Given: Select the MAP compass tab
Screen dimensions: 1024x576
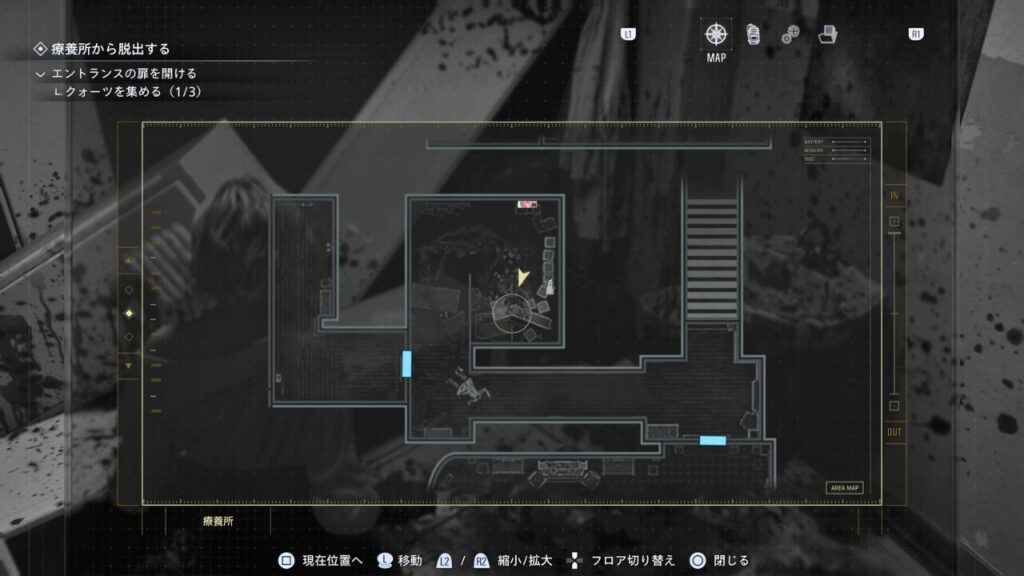Looking at the screenshot, I should pos(717,34).
